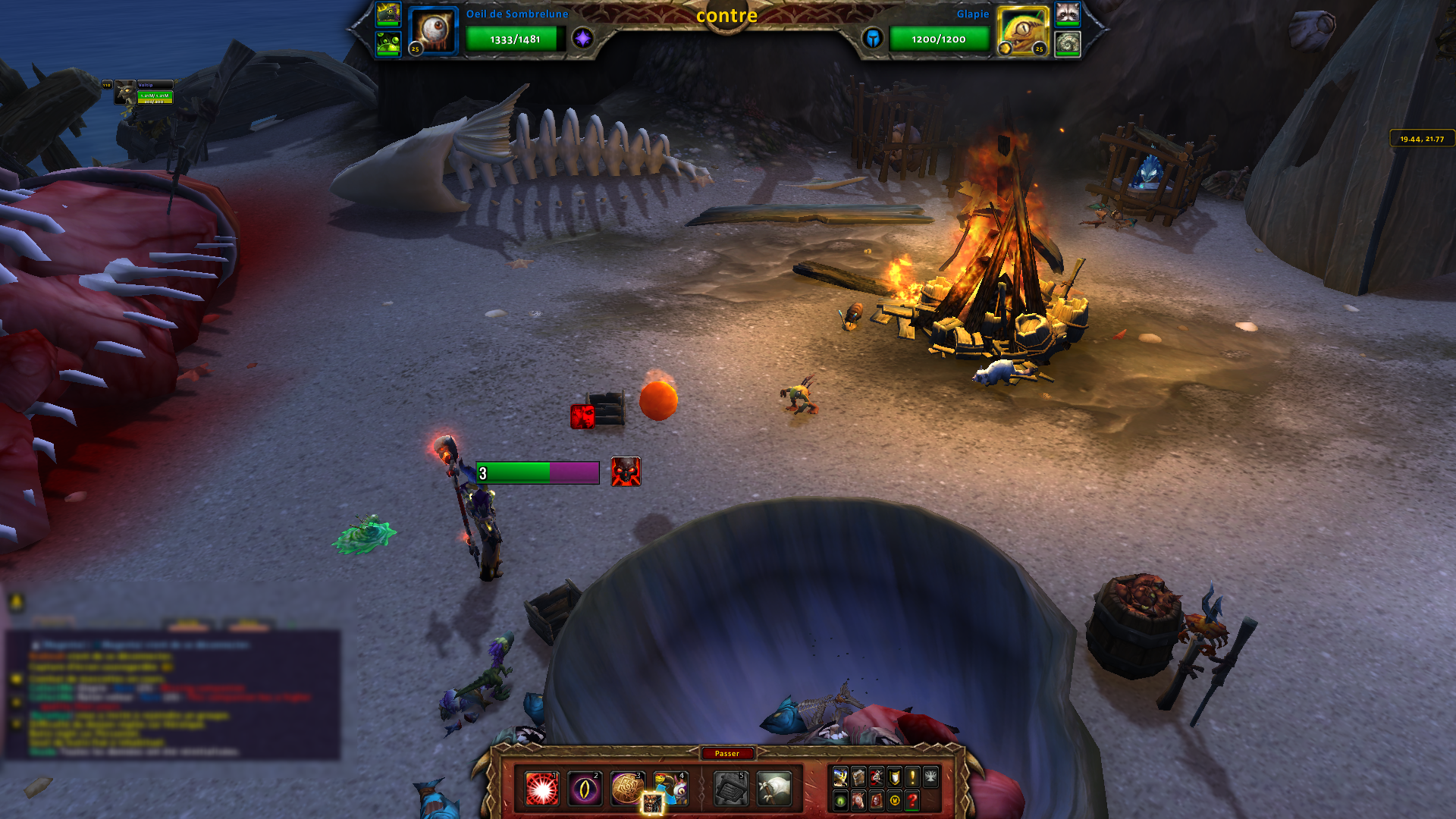This screenshot has height=819, width=1456.
Task: Select the green bubbling ooze backup pet
Action: 388,43
